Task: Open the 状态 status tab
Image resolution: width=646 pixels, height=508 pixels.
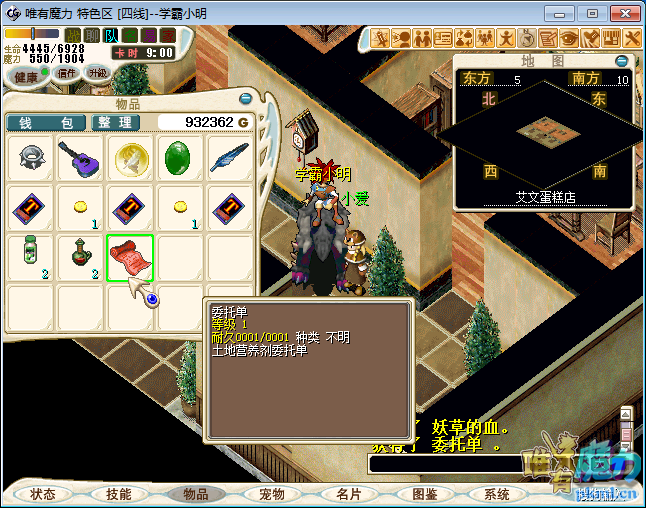Action: coord(43,494)
